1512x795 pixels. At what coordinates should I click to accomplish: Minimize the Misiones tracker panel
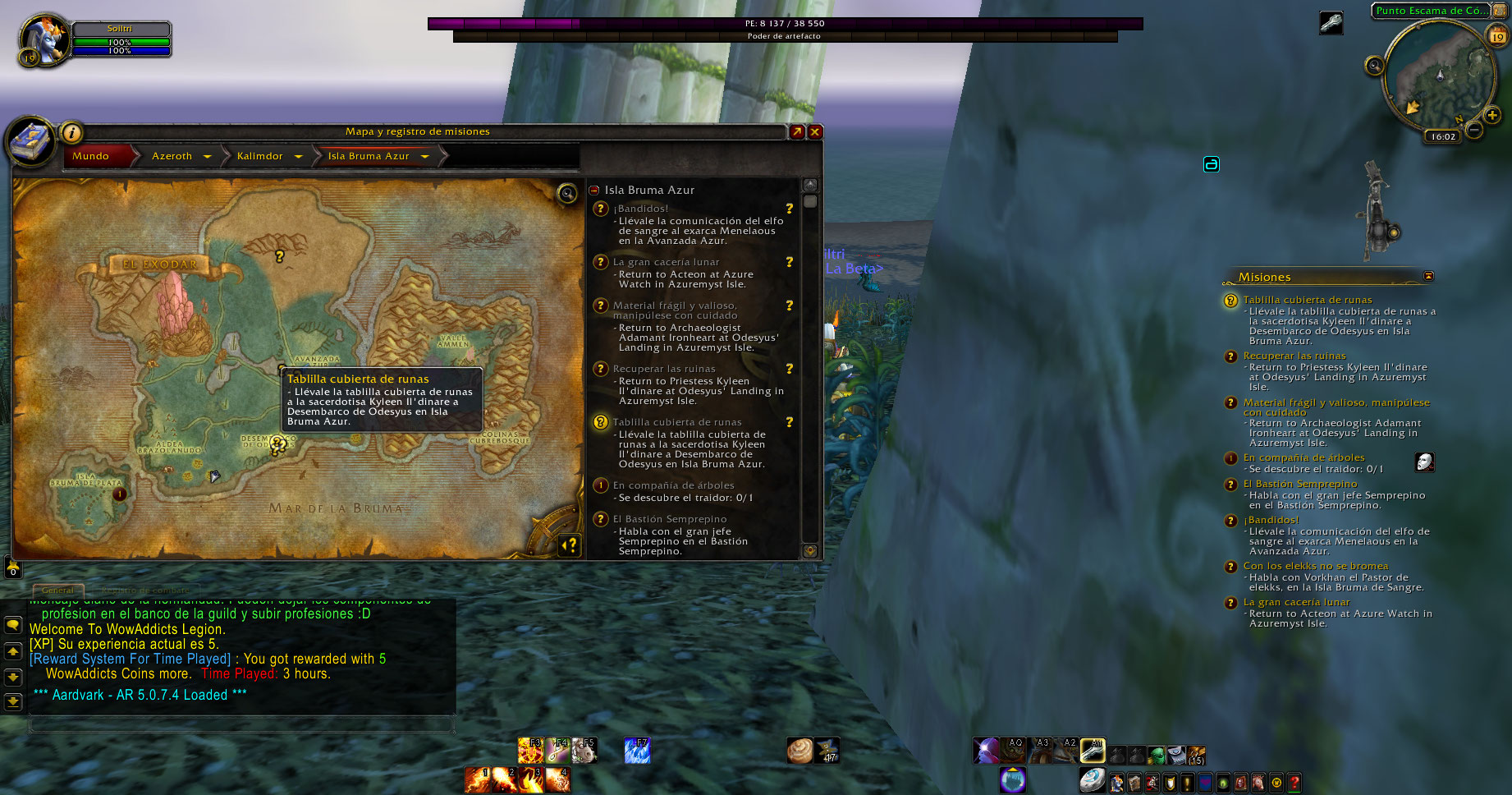tap(1428, 276)
